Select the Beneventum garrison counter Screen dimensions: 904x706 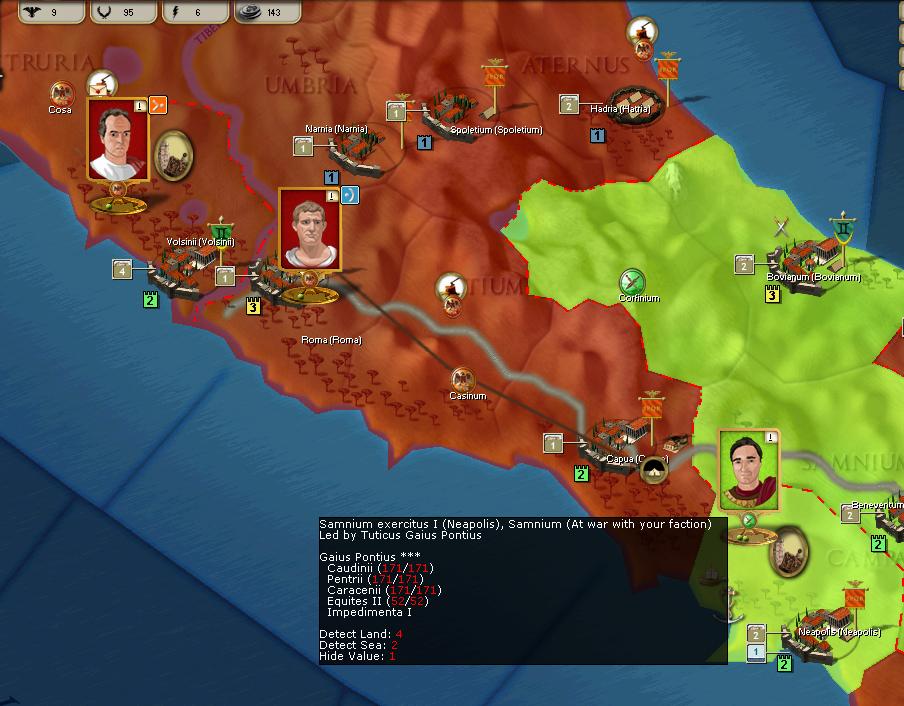(x=850, y=513)
